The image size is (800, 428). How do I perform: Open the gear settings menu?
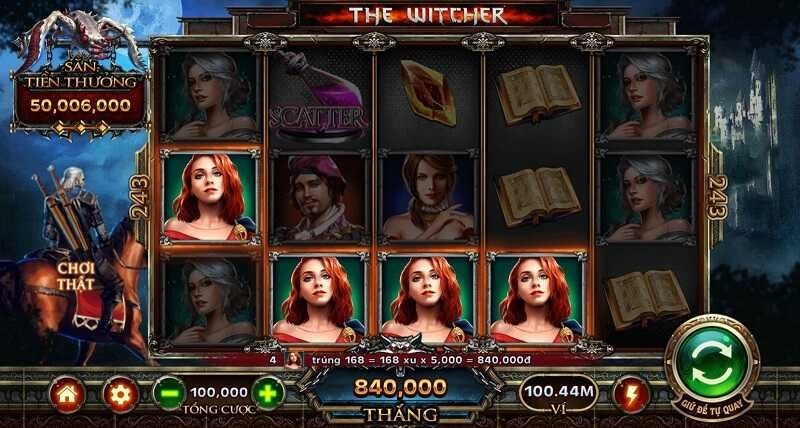(x=121, y=394)
